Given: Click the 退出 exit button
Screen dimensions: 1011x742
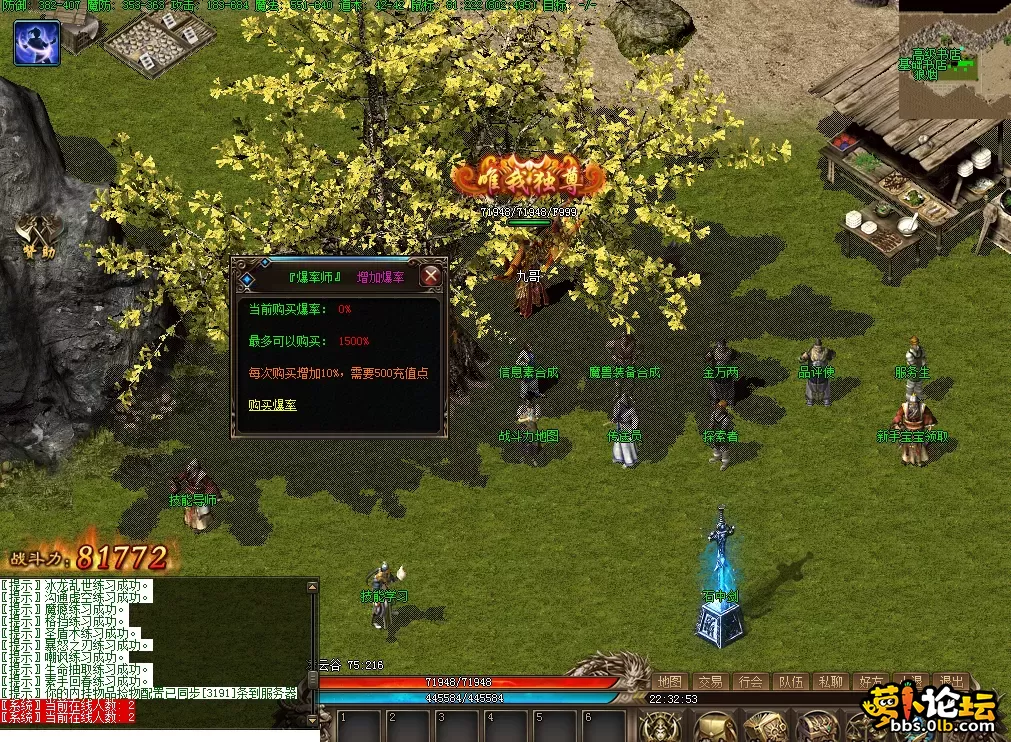Looking at the screenshot, I should pyautogui.click(x=950, y=682).
